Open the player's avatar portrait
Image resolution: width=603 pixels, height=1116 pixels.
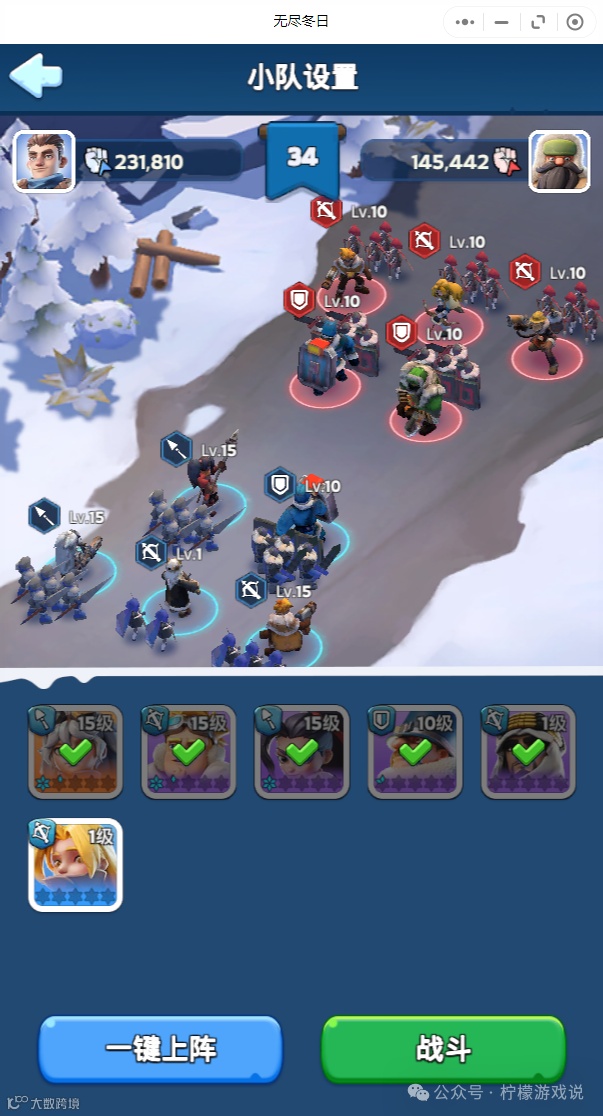[44, 160]
